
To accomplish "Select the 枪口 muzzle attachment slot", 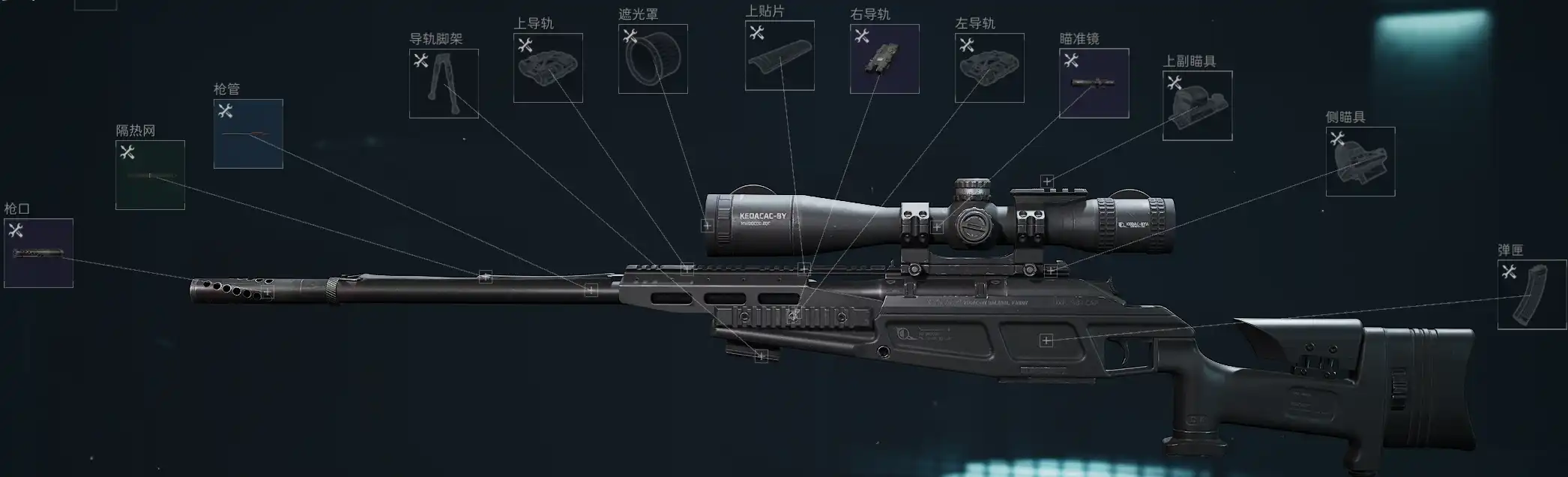I will [38, 253].
